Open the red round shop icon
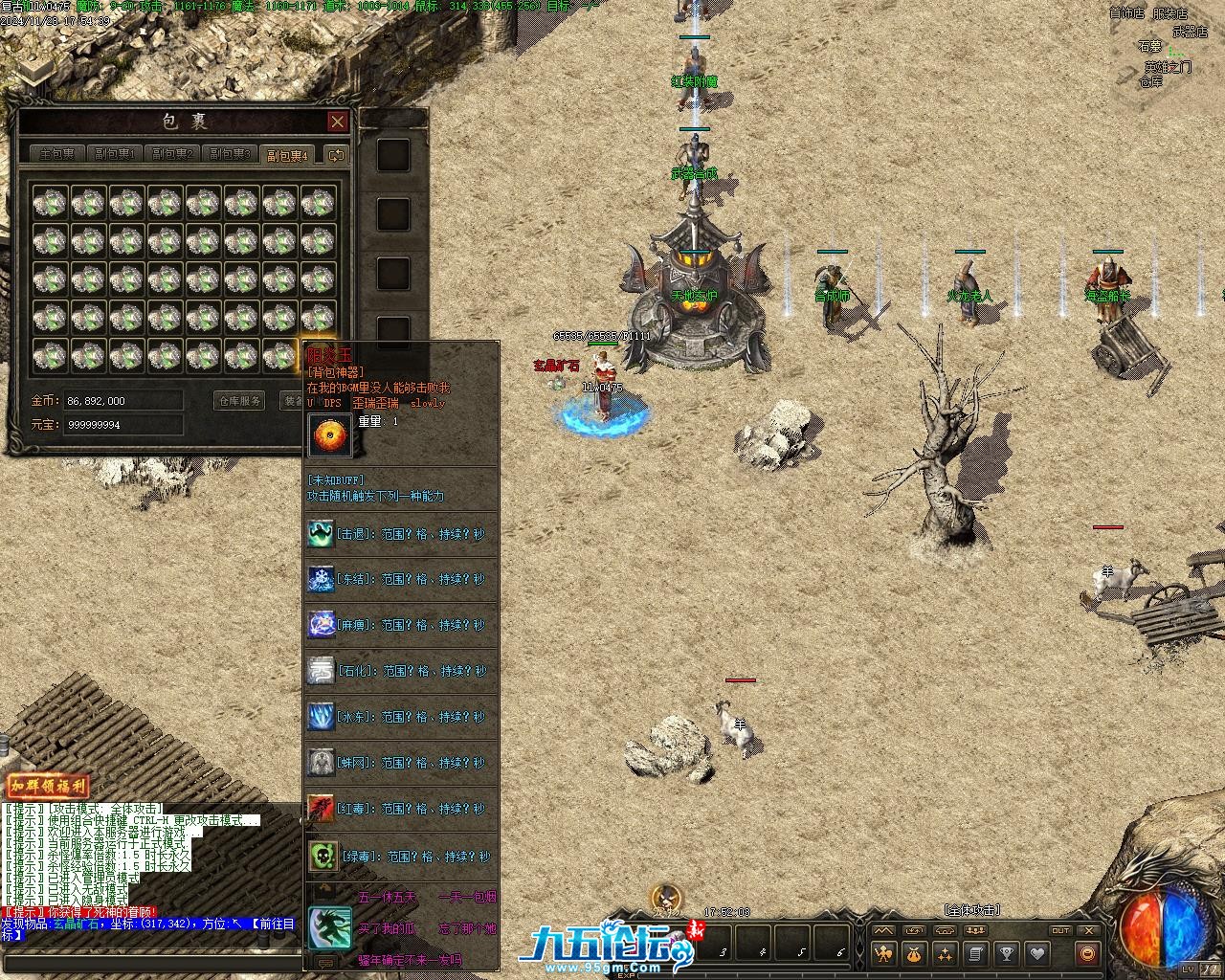 1086,953
